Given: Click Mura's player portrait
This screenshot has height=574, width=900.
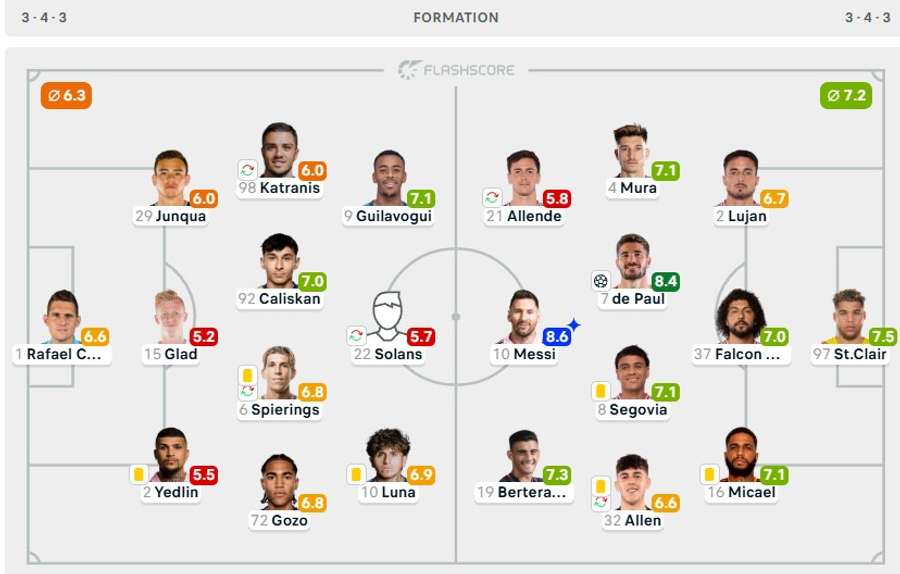Looking at the screenshot, I should pos(632,150).
